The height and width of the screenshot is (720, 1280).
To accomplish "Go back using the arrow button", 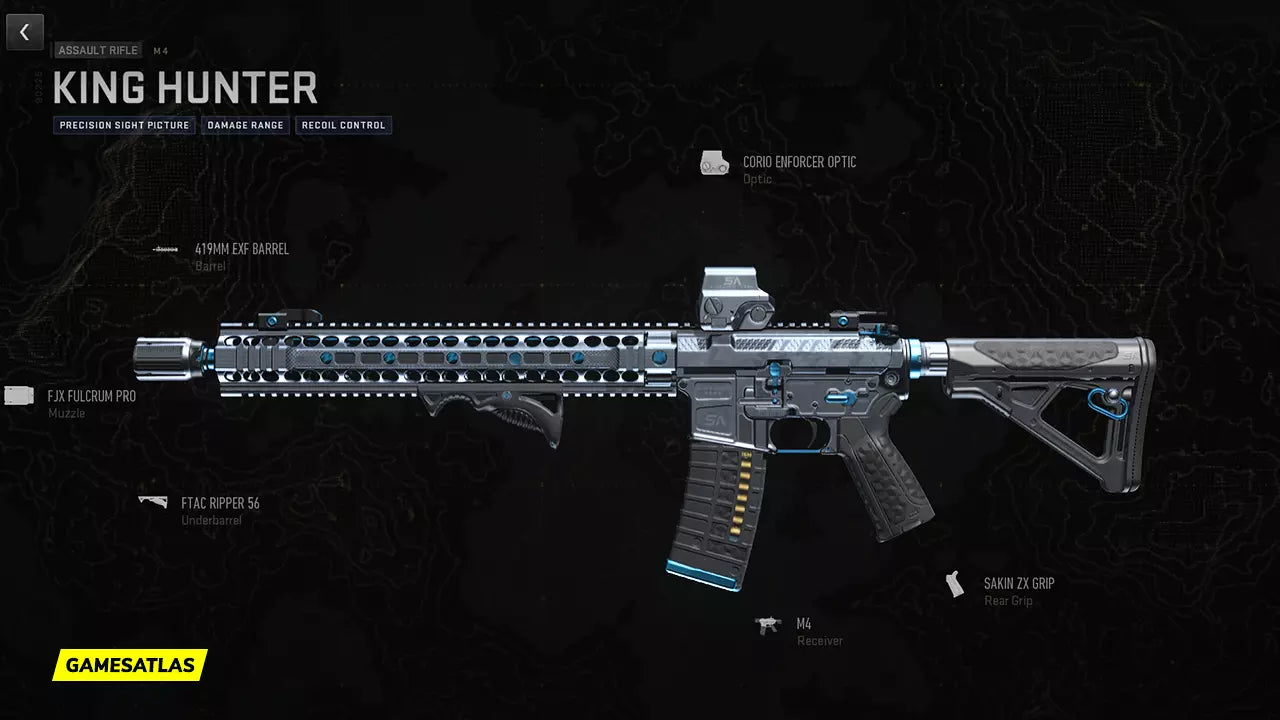I will tap(25, 32).
